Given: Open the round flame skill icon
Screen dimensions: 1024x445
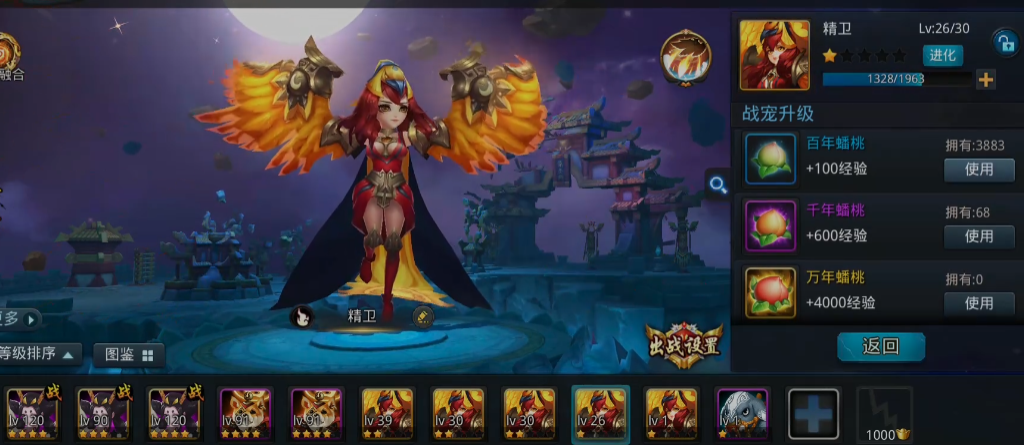Looking at the screenshot, I should 685,57.
